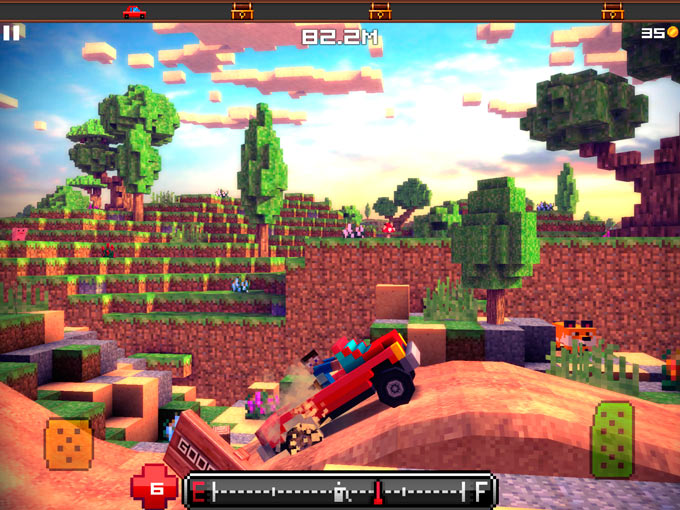Hit the green gas pedal

coord(611,439)
